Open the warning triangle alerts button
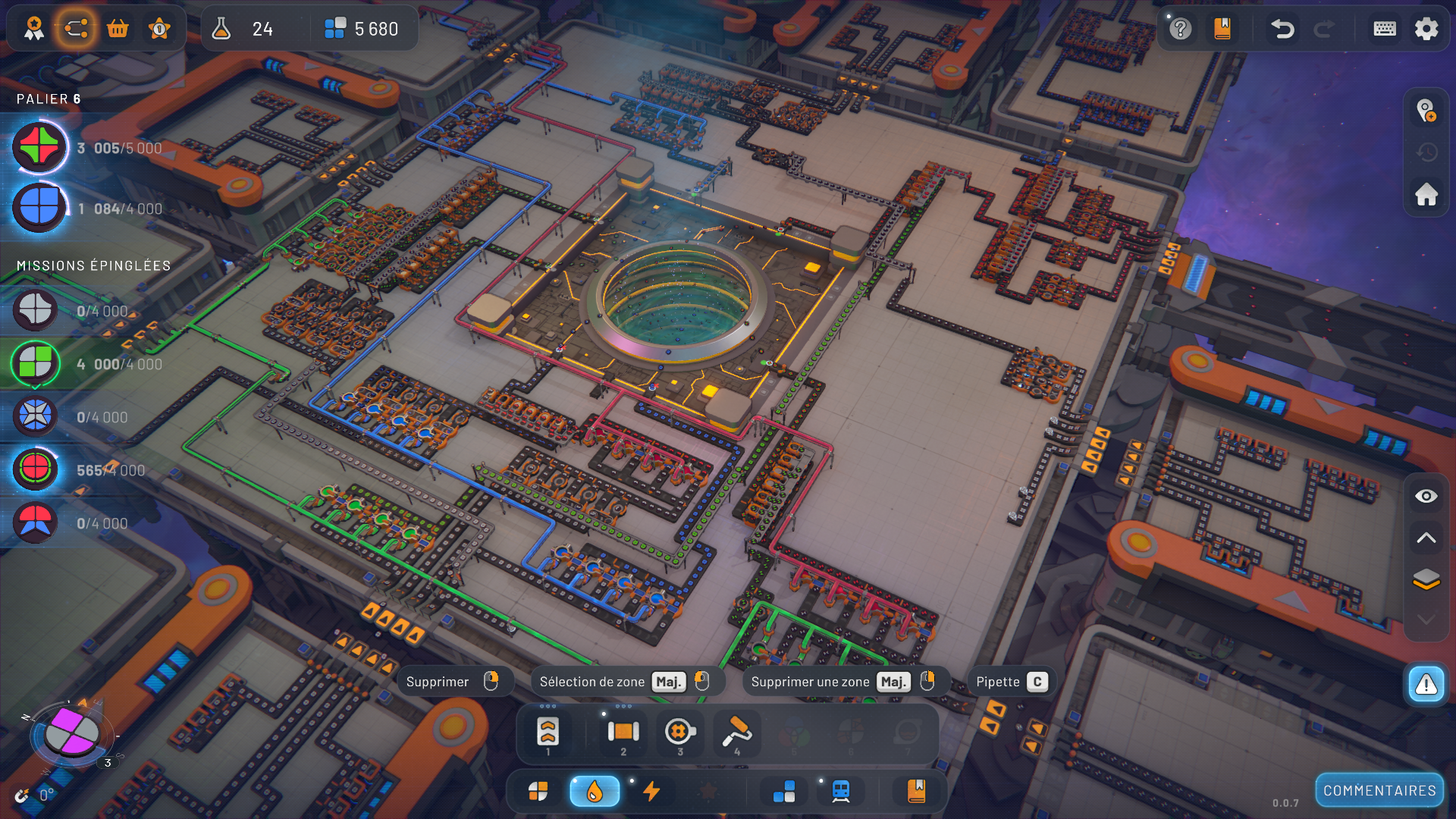This screenshot has height=819, width=1456. [x=1426, y=684]
